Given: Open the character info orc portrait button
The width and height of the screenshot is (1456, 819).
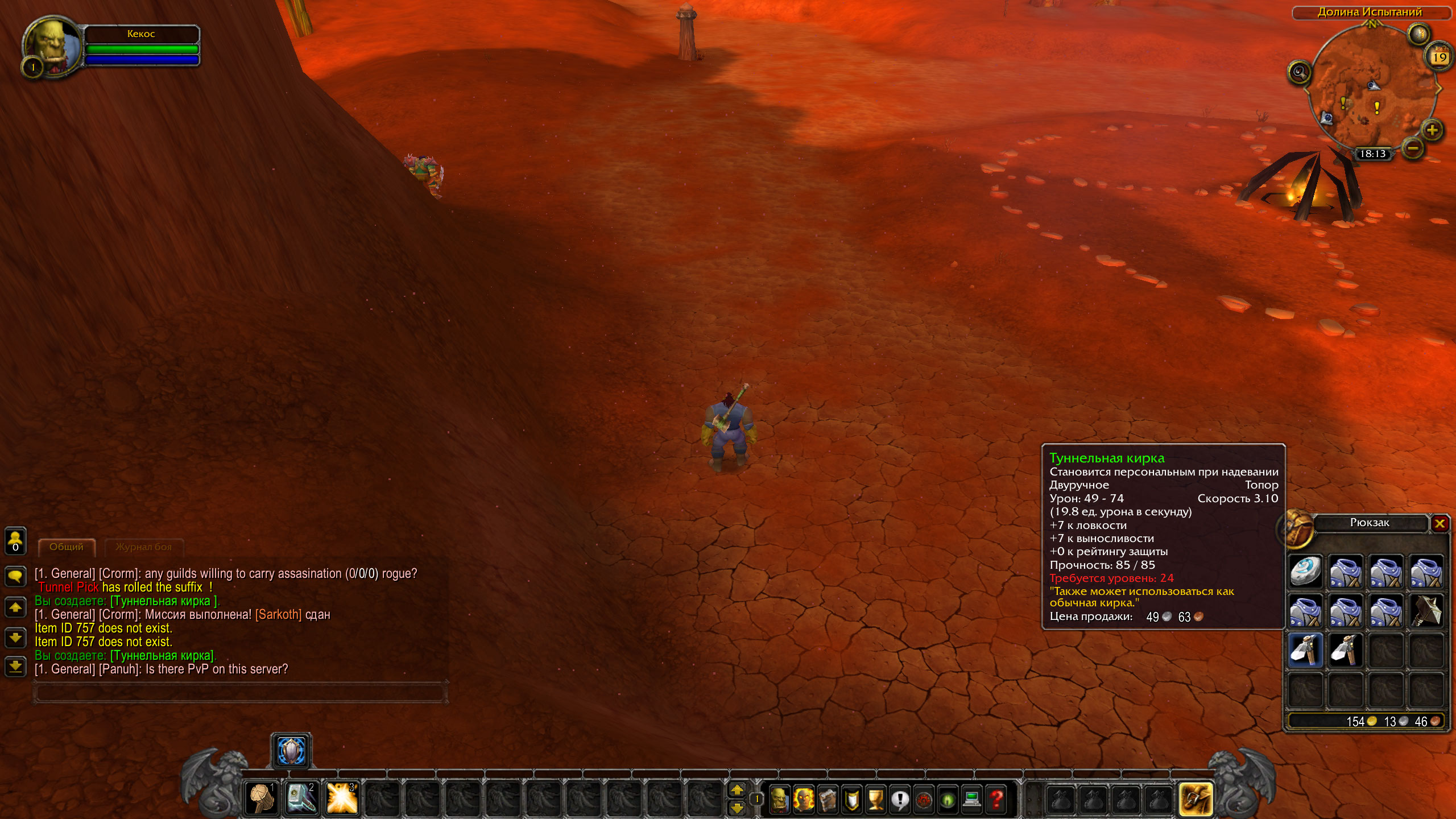Looking at the screenshot, I should 779,799.
